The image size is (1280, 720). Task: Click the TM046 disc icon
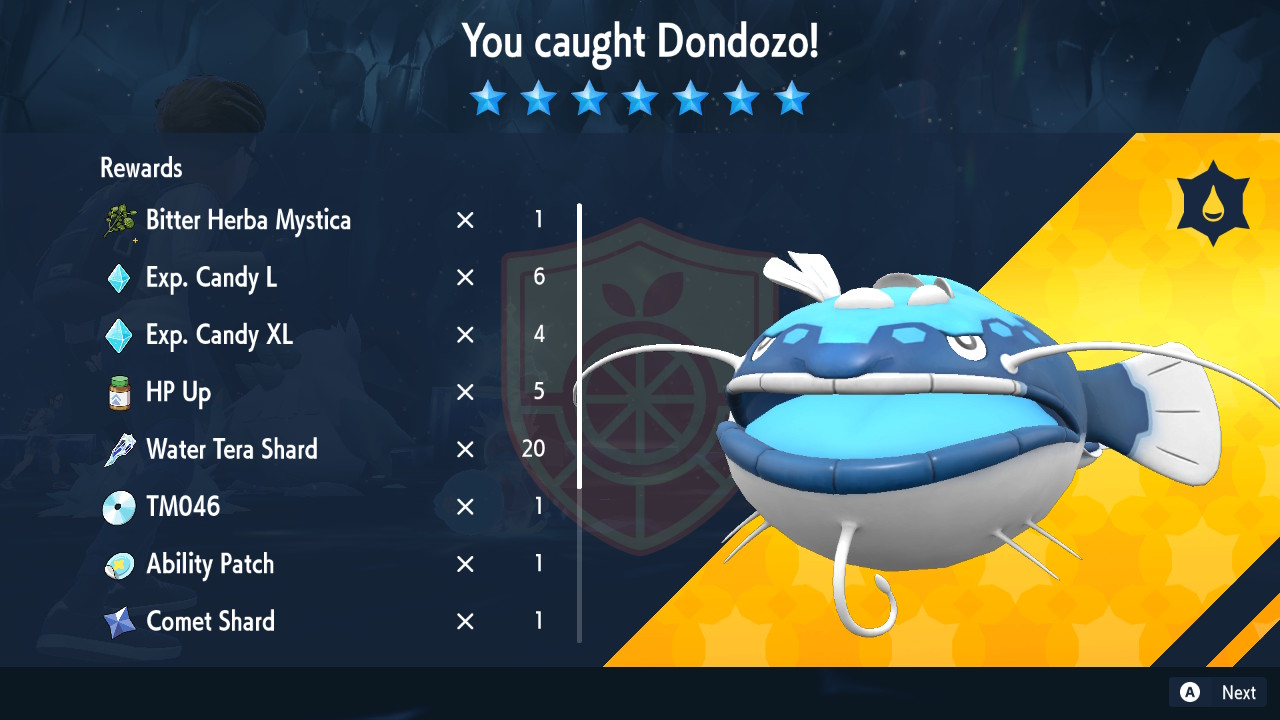tap(119, 506)
